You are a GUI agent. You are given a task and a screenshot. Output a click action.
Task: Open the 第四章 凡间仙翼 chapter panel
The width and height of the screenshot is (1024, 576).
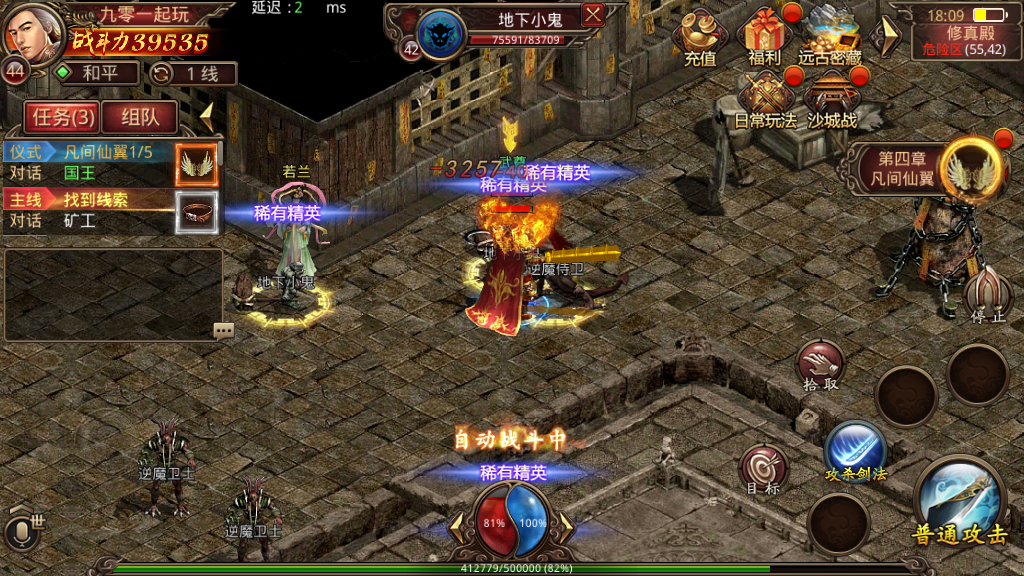[x=925, y=168]
